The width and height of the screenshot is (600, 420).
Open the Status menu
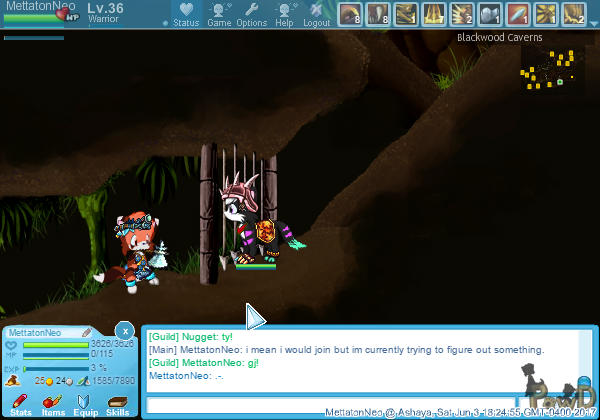(x=185, y=13)
